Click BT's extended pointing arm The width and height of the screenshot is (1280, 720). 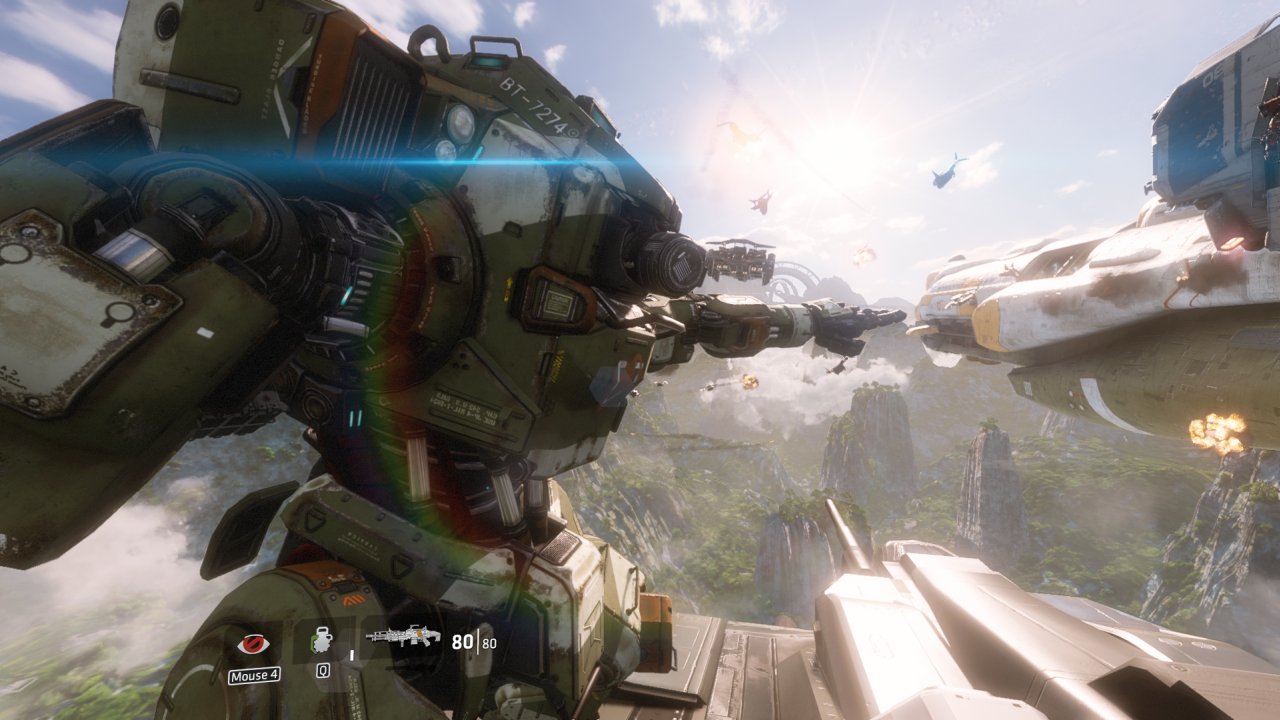click(x=790, y=320)
